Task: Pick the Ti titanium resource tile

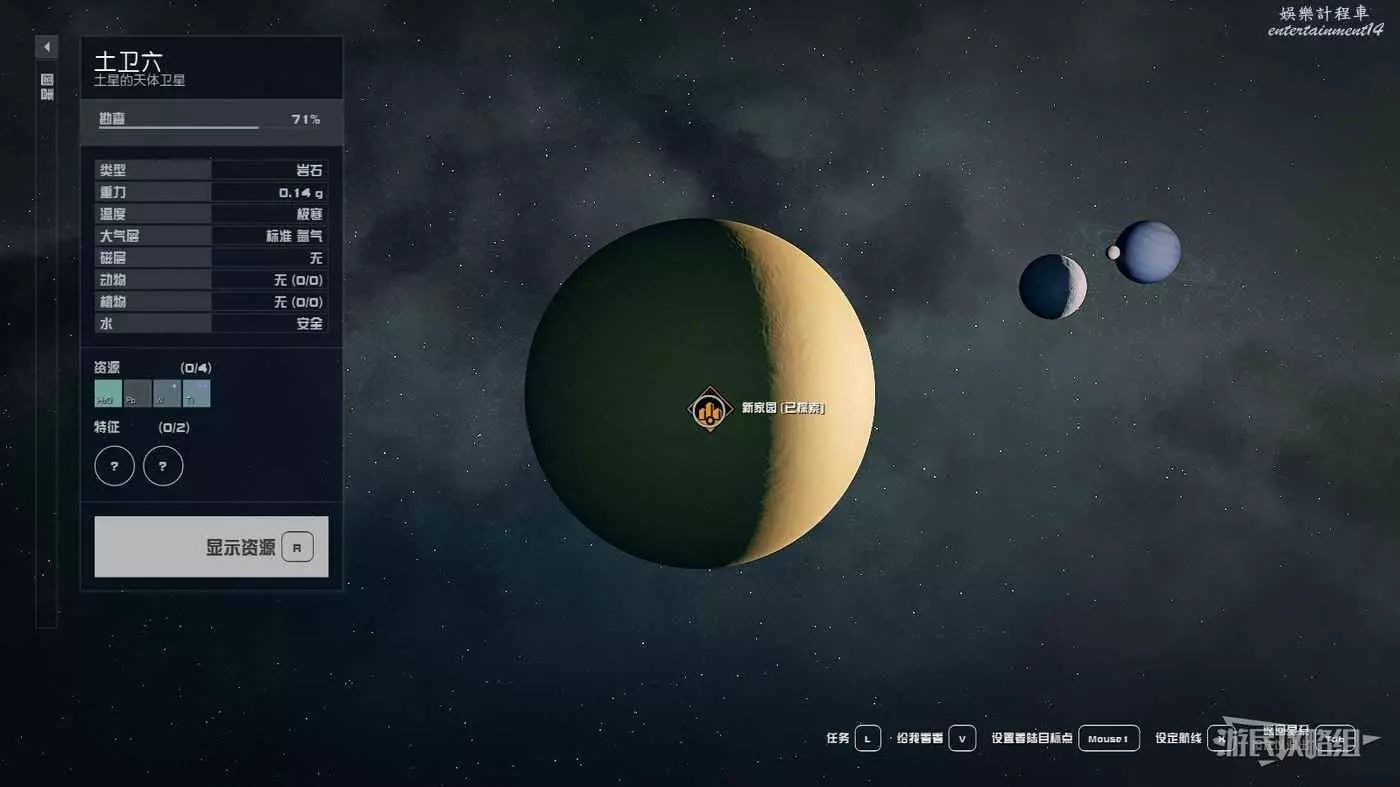Action: tap(196, 393)
